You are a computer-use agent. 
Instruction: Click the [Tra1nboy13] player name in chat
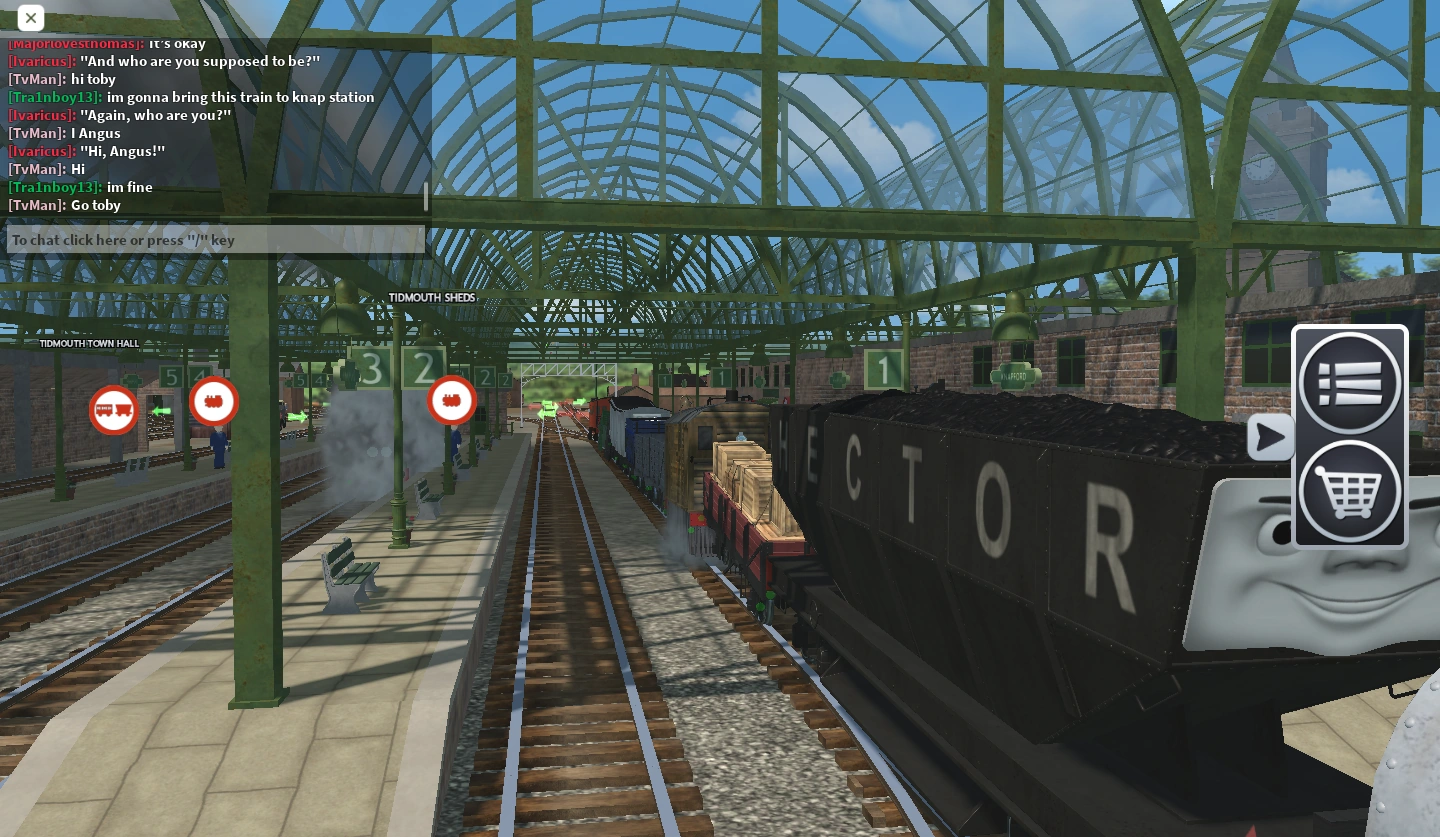[53, 97]
